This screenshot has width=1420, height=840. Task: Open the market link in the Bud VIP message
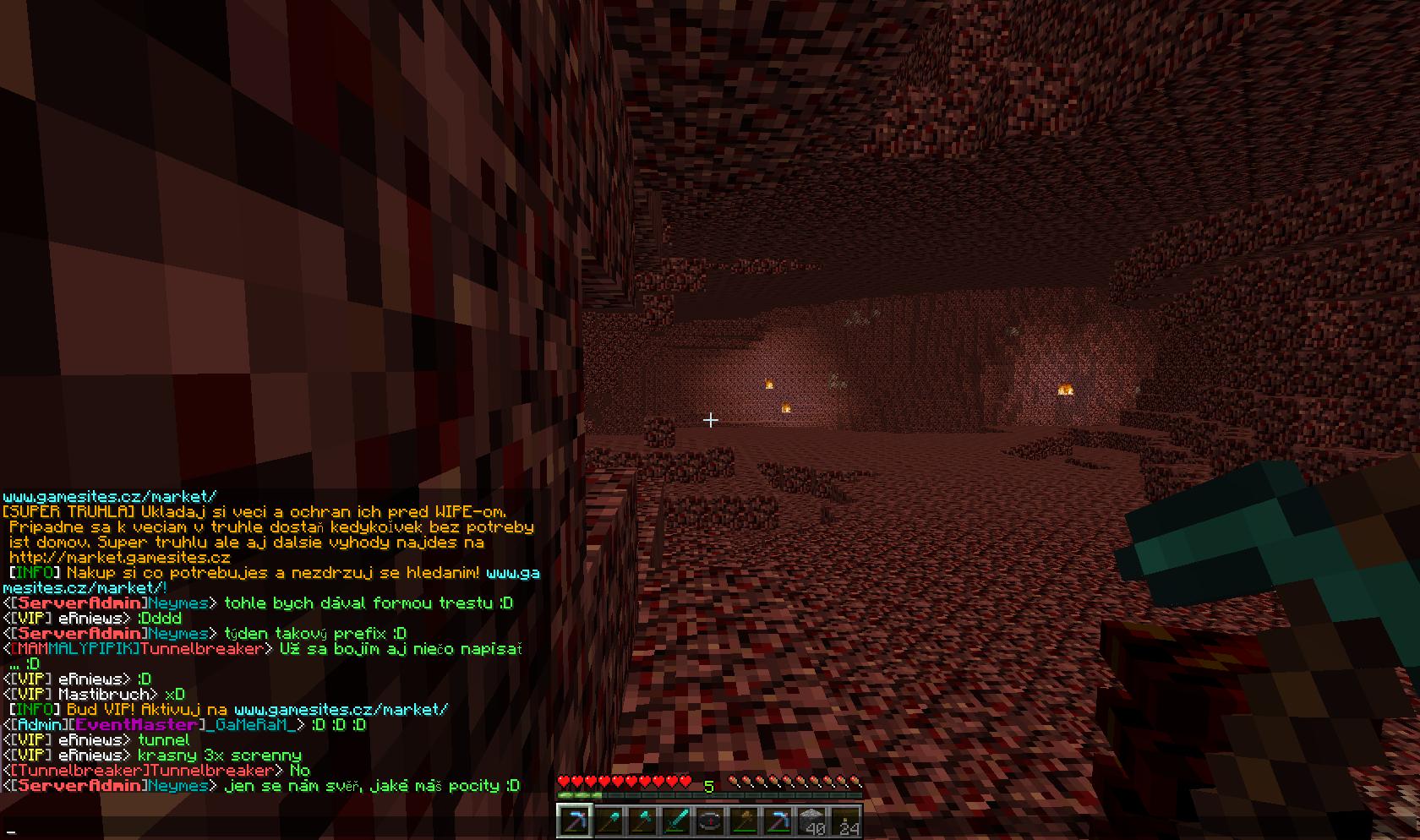click(x=341, y=710)
